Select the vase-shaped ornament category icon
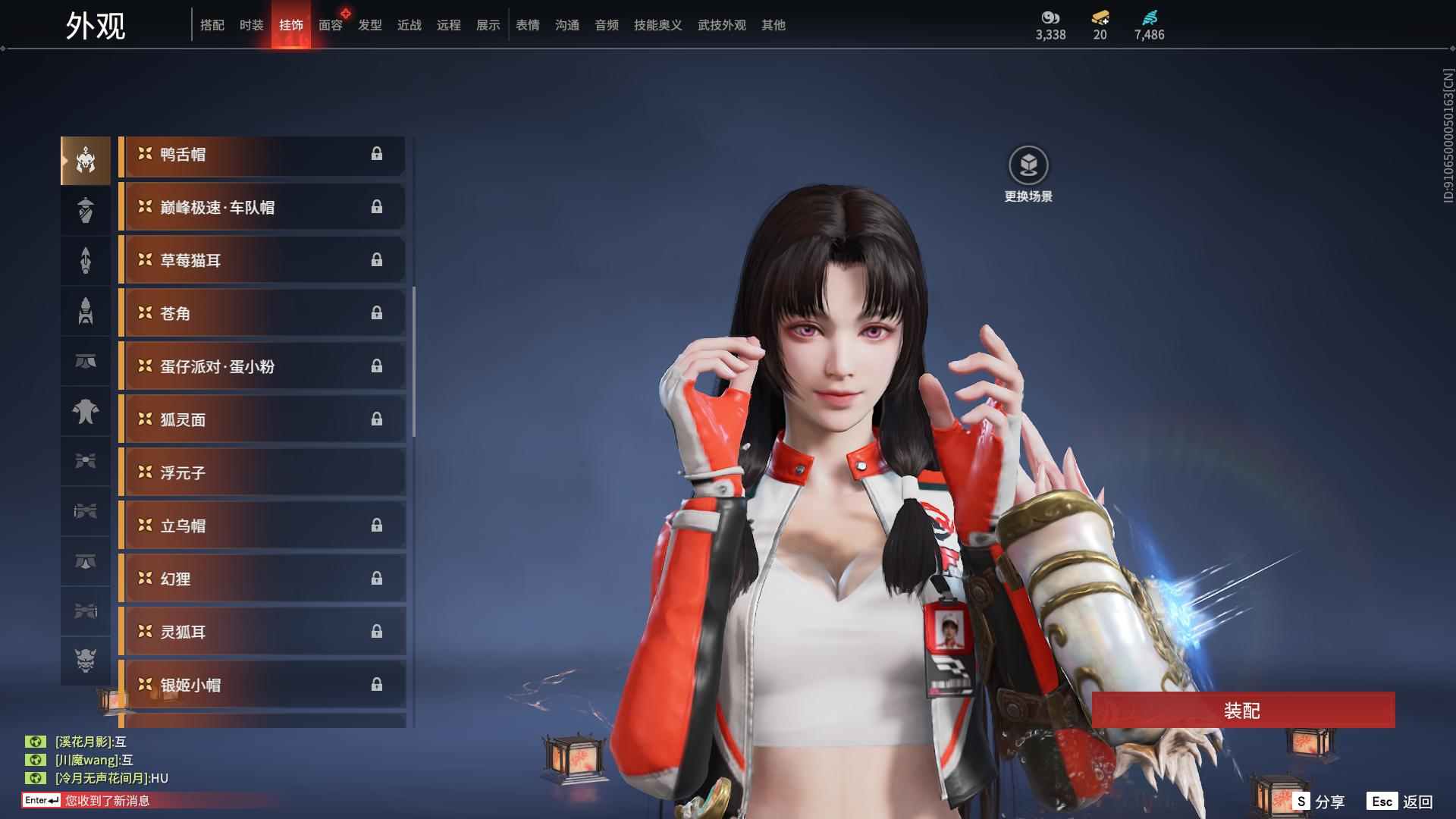Screen dimensions: 1456x819 (x=86, y=210)
